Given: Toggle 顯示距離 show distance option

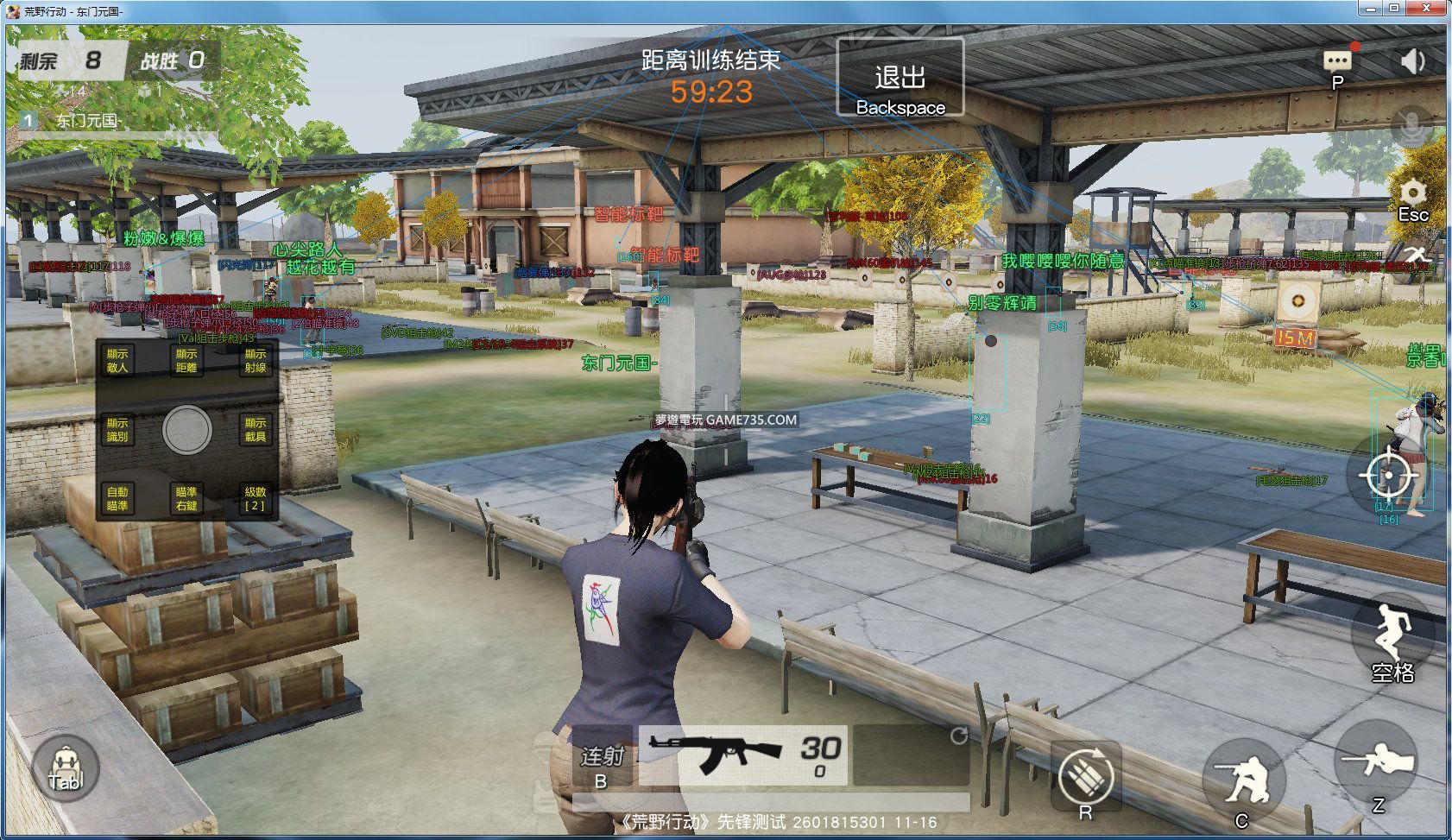Looking at the screenshot, I should click(x=186, y=361).
